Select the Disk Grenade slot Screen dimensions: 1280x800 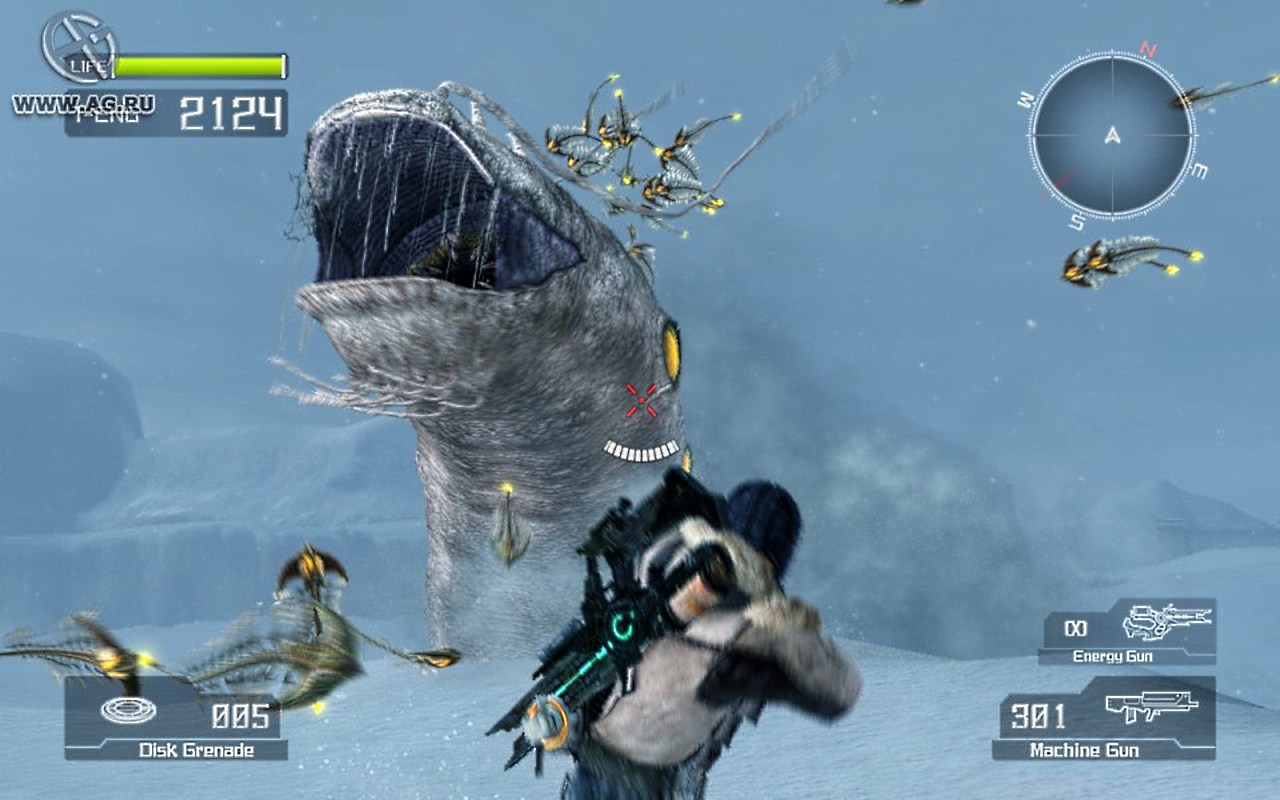(x=176, y=720)
